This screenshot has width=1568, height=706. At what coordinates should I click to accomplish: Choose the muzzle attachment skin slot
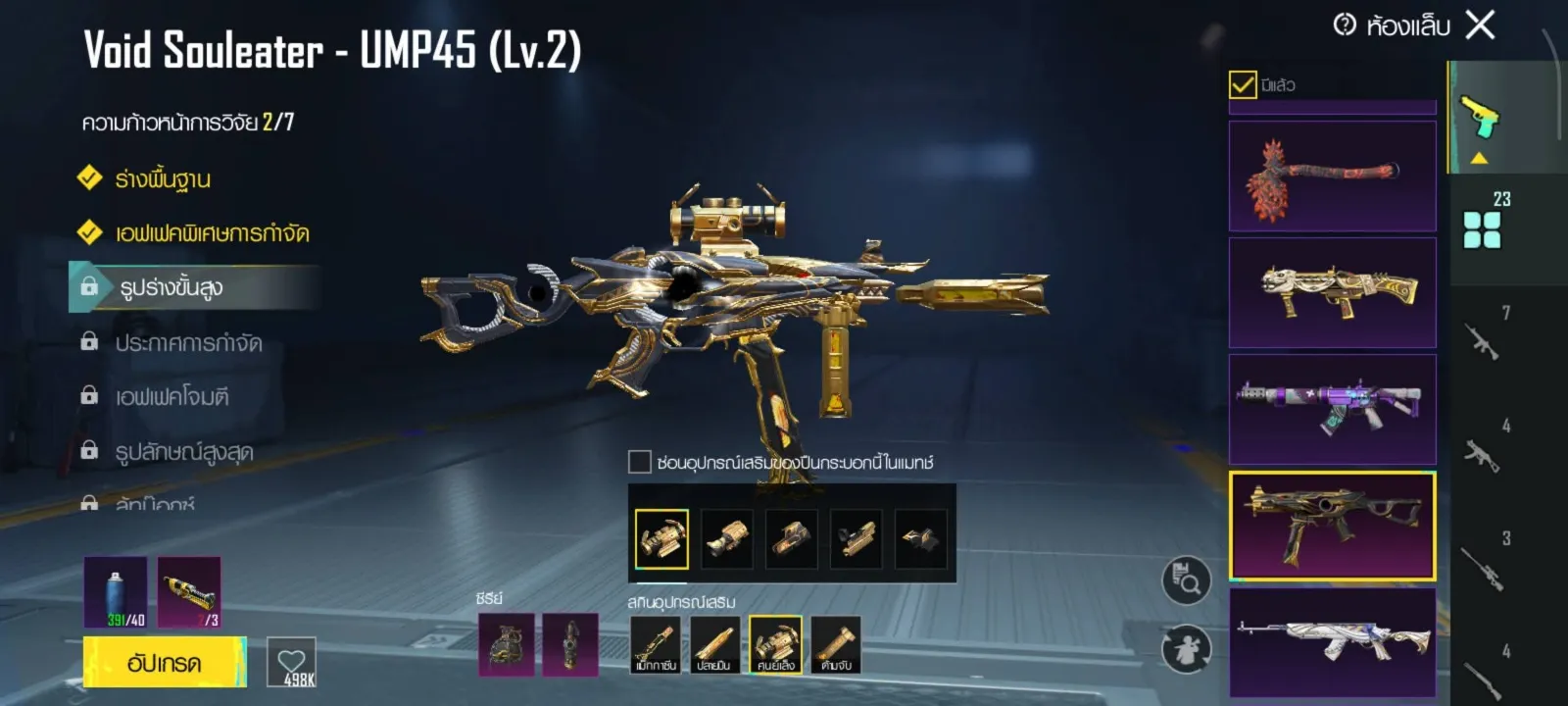click(714, 644)
